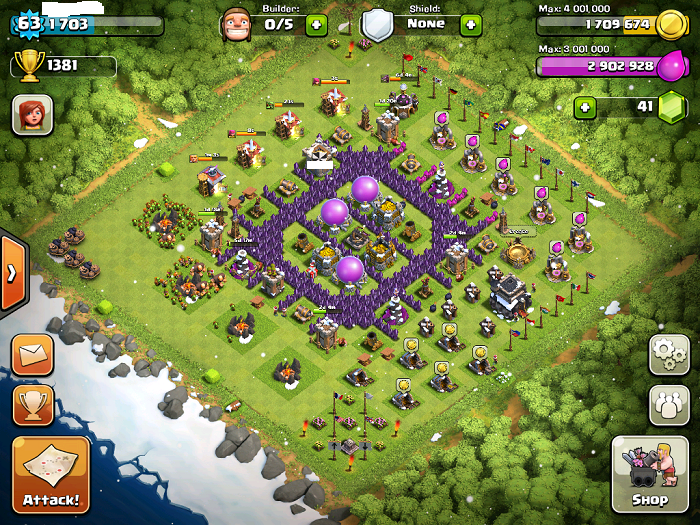Screen dimensions: 700x525
Task: Select the builder face icon
Action: tap(236, 23)
